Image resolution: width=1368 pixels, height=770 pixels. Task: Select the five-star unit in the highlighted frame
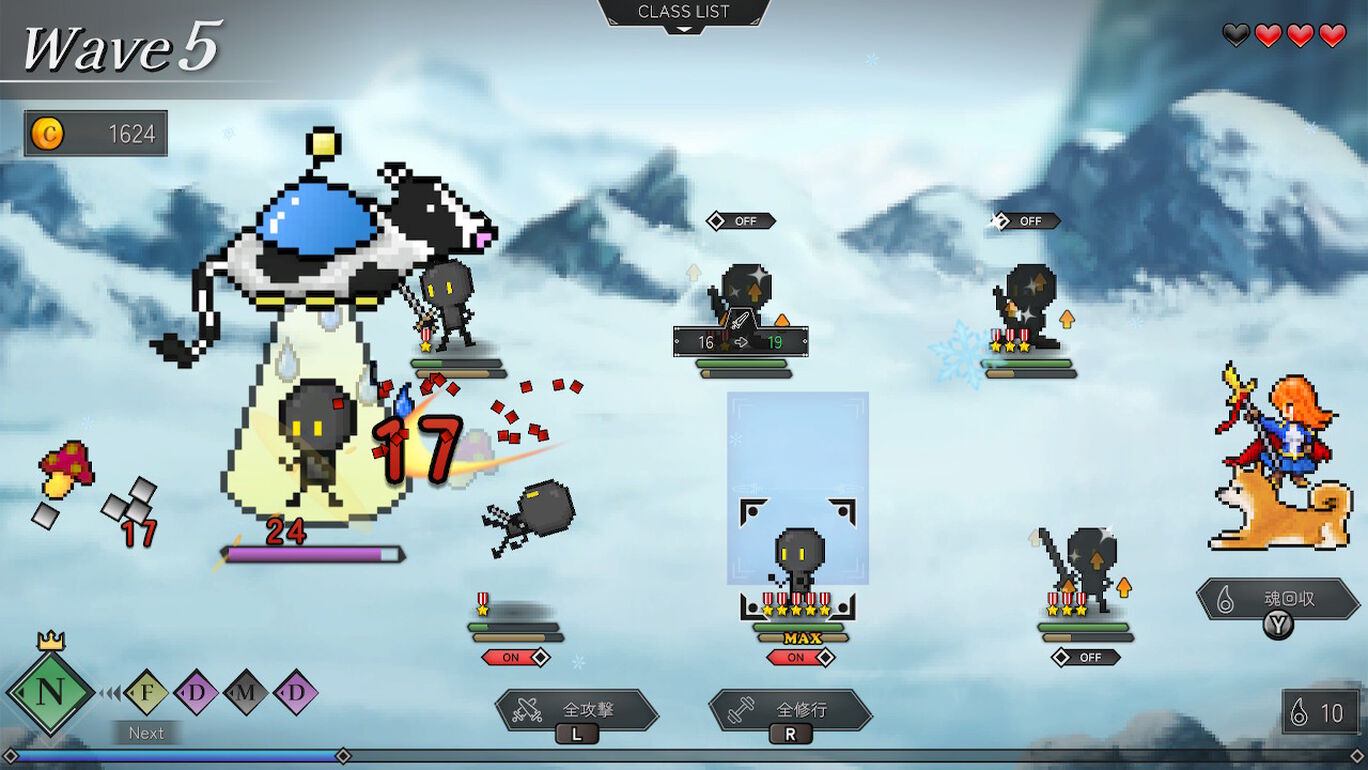pos(799,562)
